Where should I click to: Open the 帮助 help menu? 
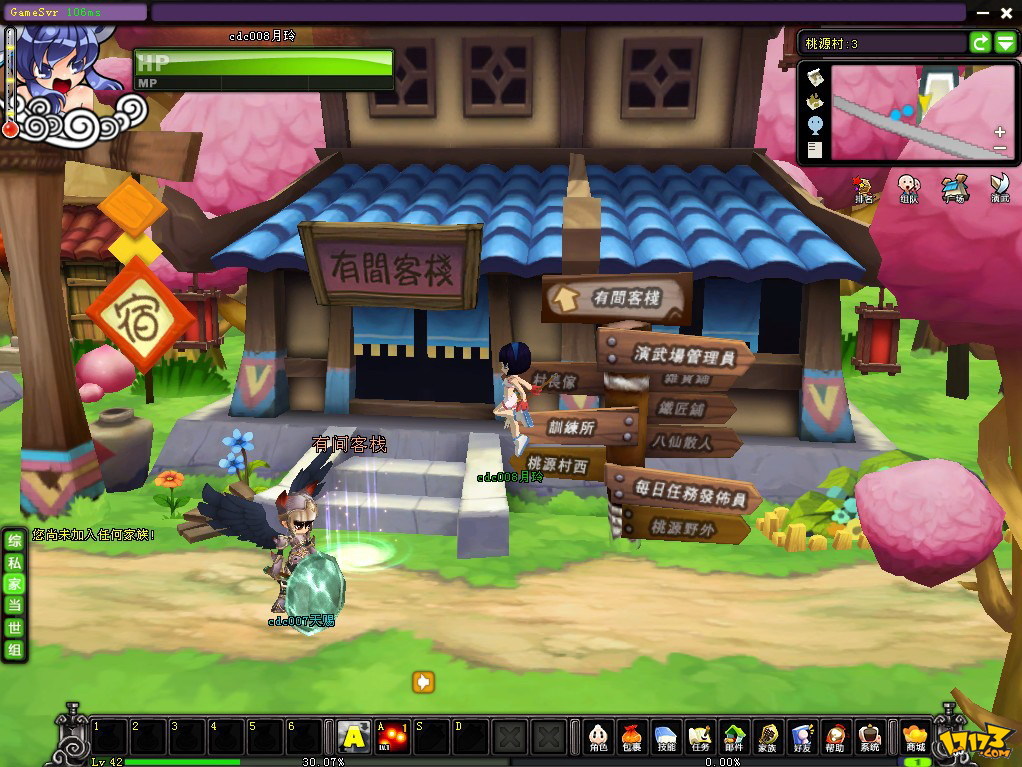coord(836,737)
